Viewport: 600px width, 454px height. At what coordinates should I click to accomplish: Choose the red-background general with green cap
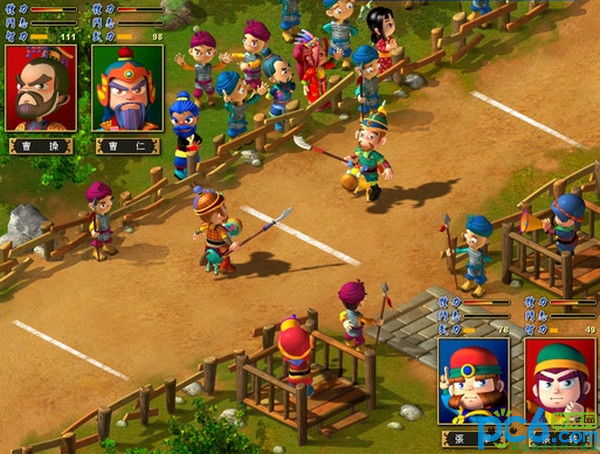click(x=560, y=380)
